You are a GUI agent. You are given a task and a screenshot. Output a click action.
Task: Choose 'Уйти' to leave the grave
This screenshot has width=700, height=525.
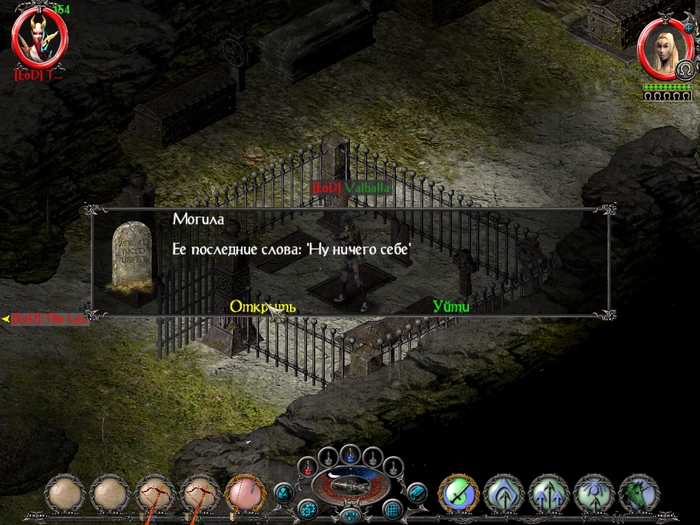451,306
